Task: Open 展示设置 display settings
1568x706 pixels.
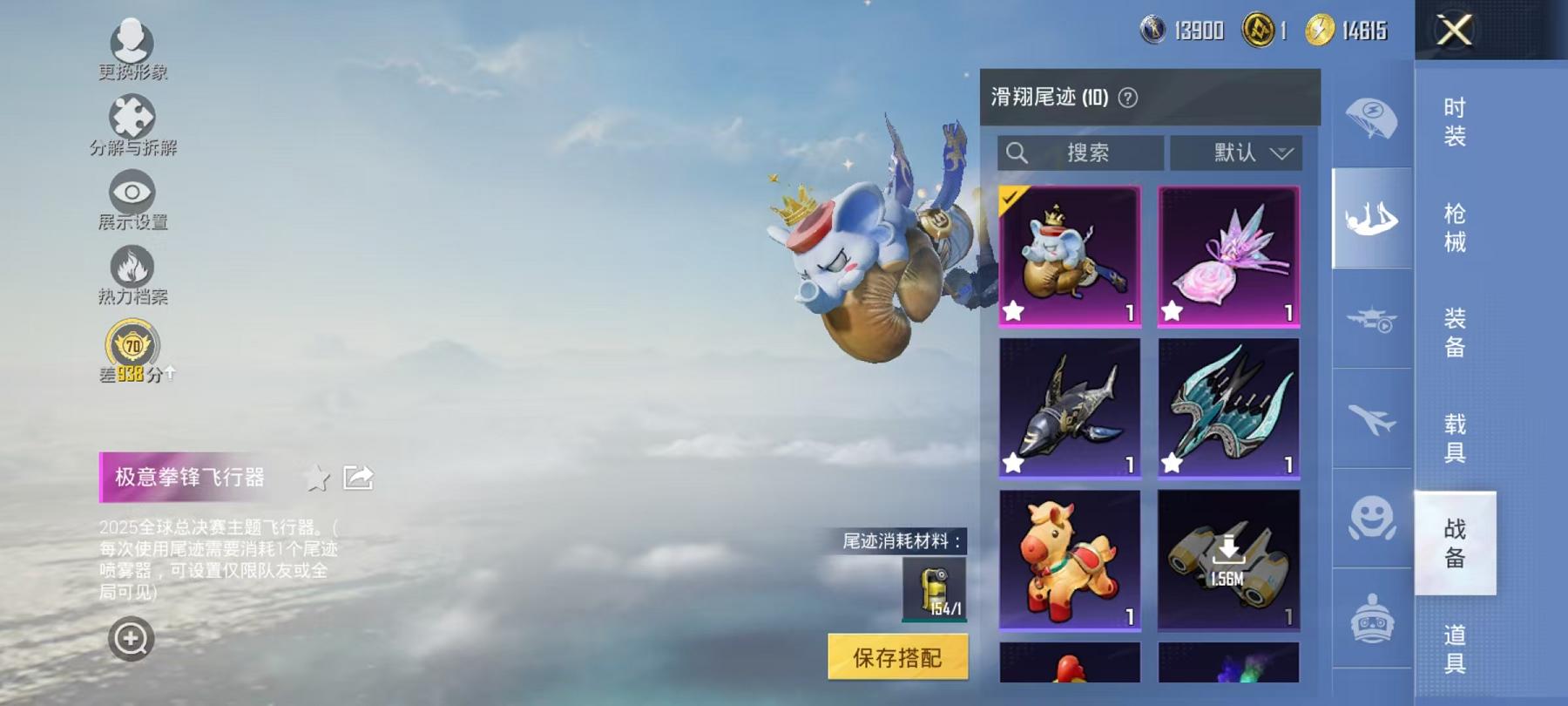Action: (x=131, y=190)
